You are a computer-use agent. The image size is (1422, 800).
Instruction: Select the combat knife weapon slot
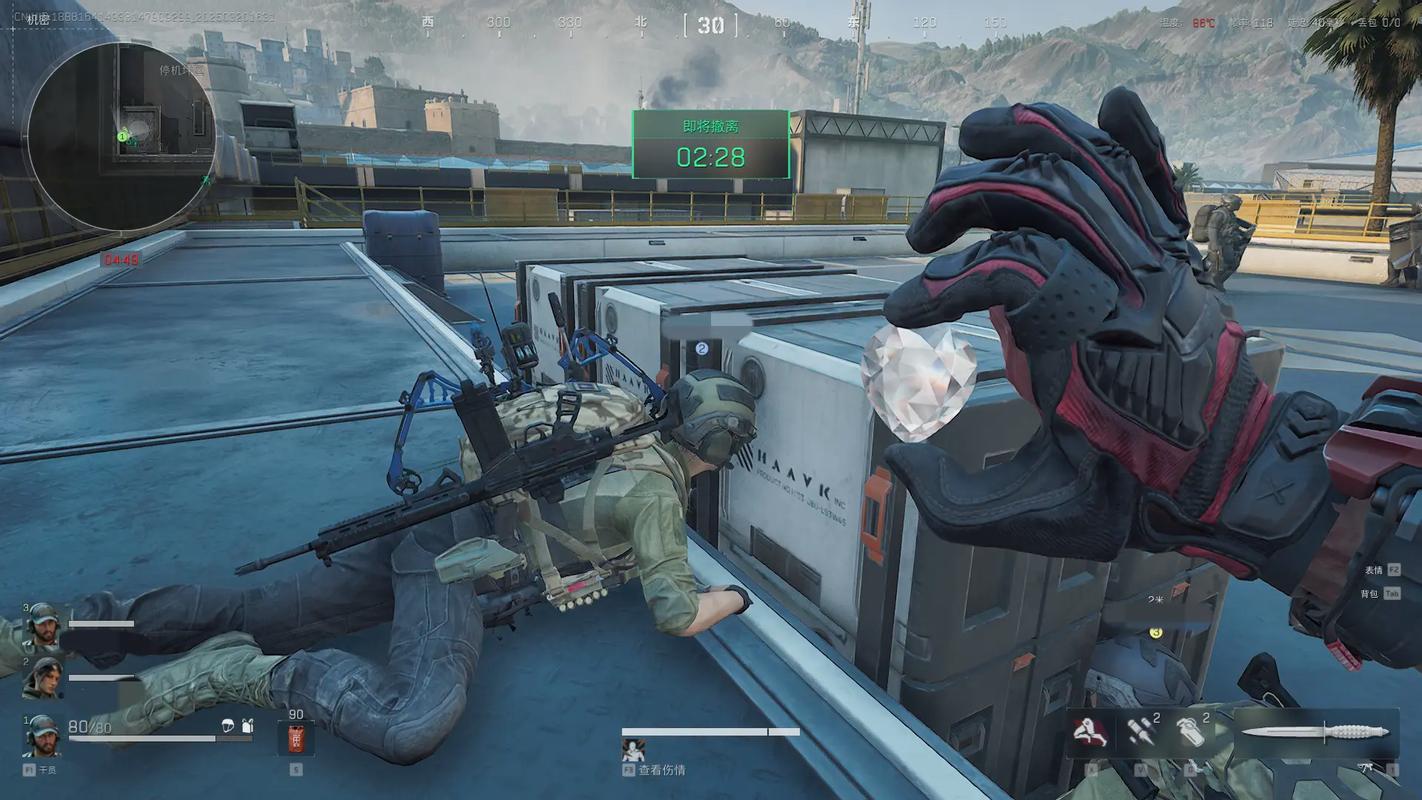pos(1315,732)
